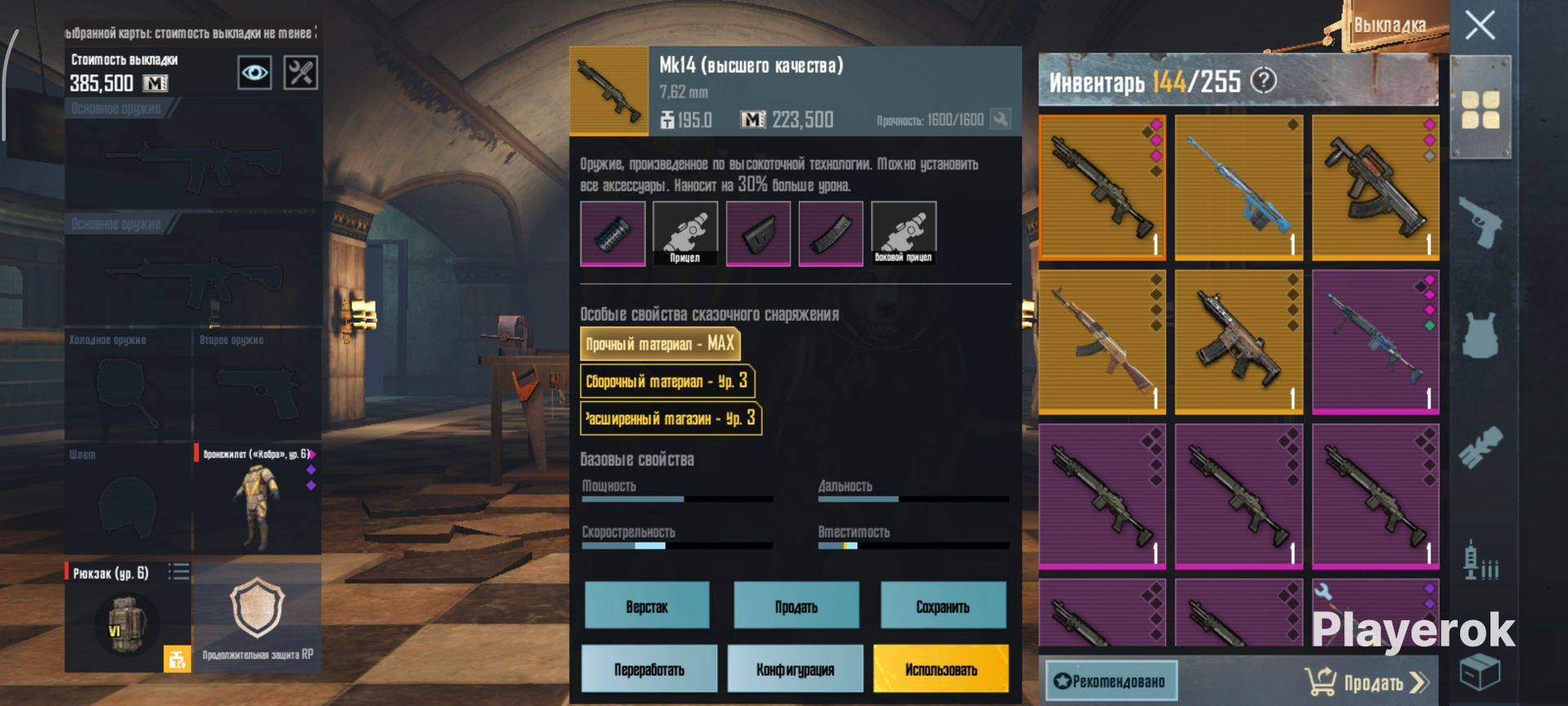Select the blue sniper rifle inventory slot
The height and width of the screenshot is (706, 1568).
[1238, 187]
